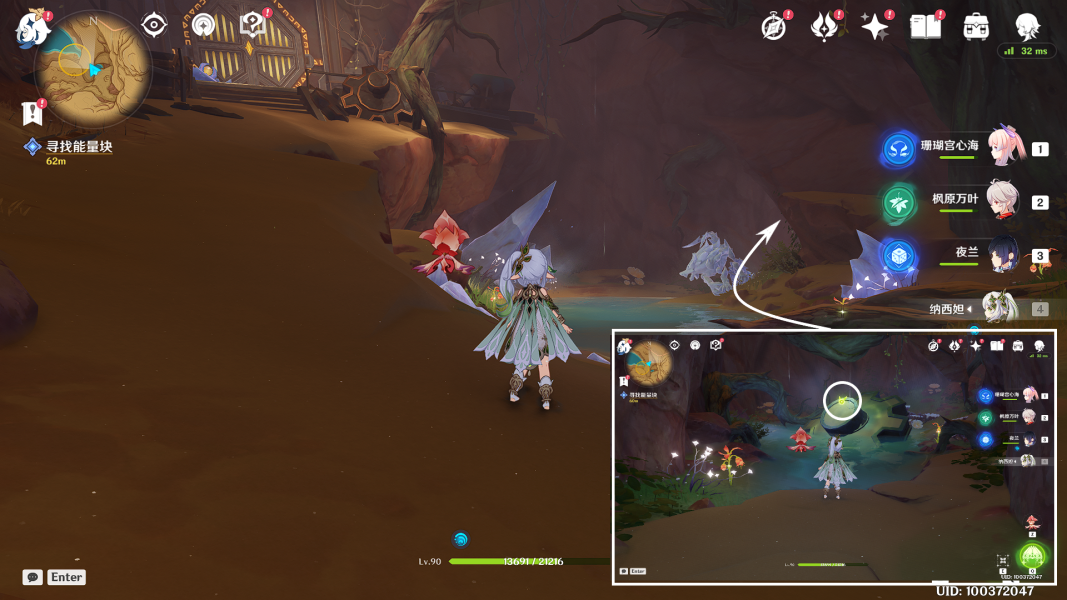Open the backpack inventory
This screenshot has width=1067, height=600.
coord(976,27)
